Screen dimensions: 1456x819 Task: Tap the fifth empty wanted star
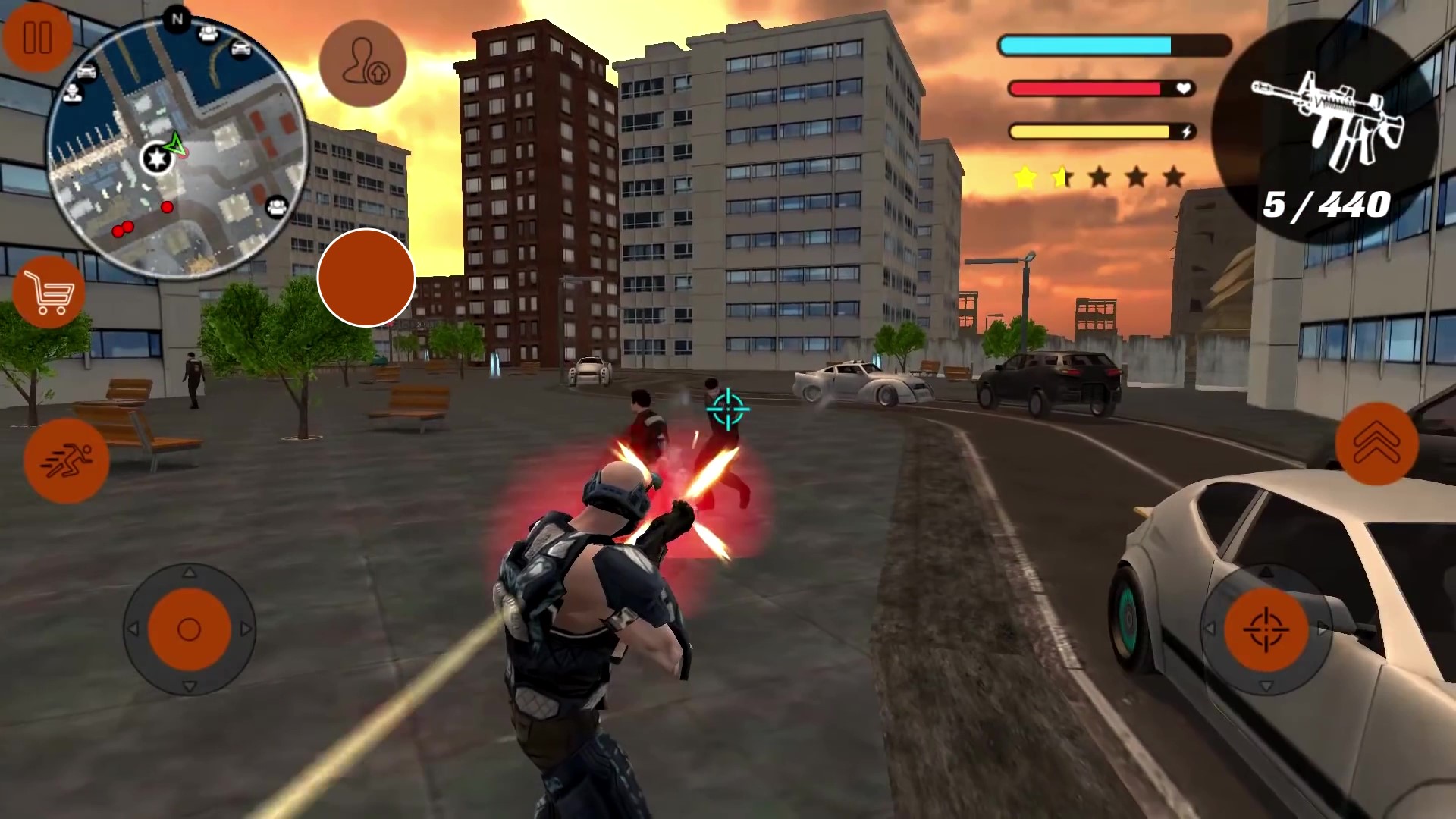pyautogui.click(x=1174, y=176)
